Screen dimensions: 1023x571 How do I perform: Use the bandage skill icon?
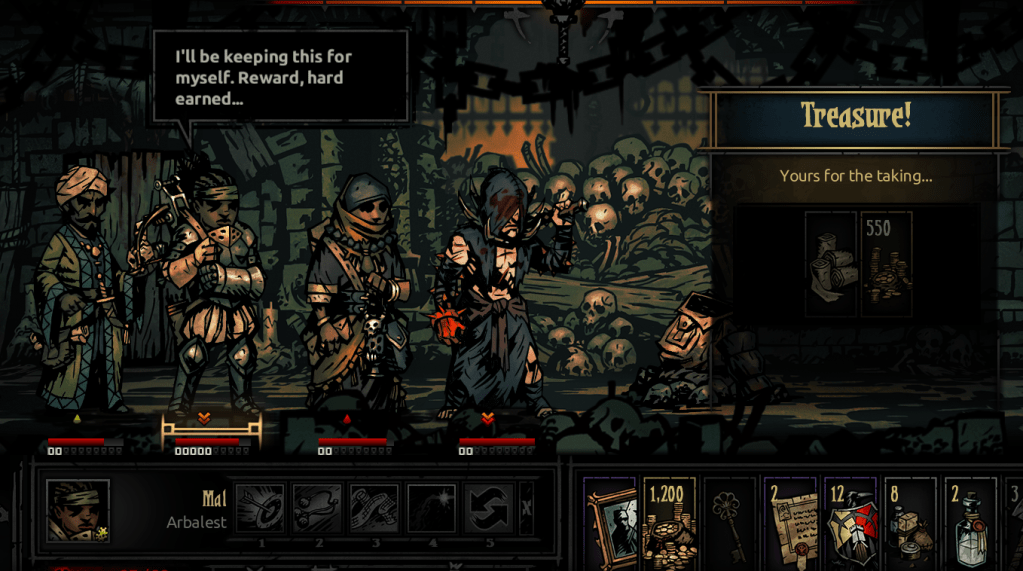375,508
